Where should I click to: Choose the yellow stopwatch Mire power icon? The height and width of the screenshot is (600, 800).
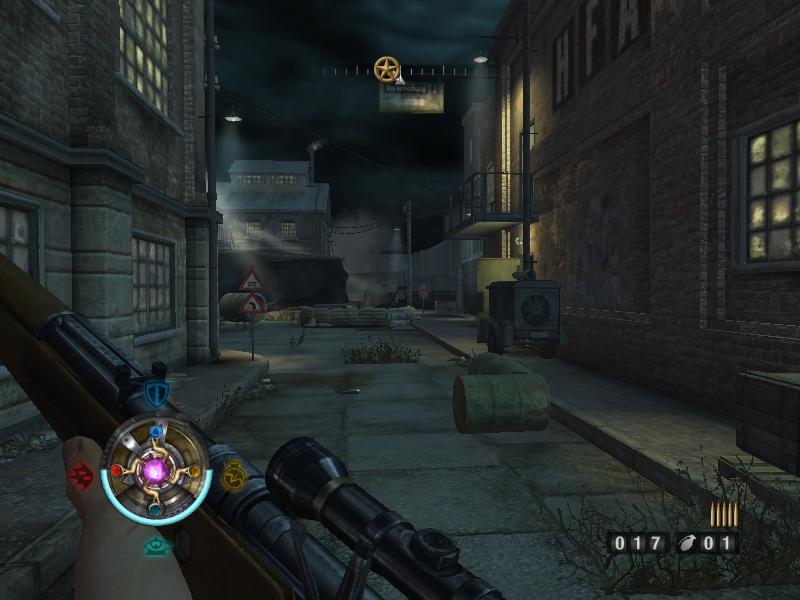click(233, 474)
